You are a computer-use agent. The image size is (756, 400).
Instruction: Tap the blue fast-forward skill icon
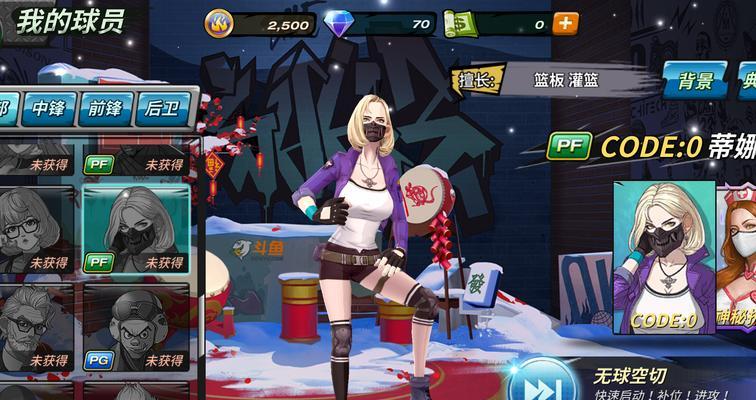(541, 386)
